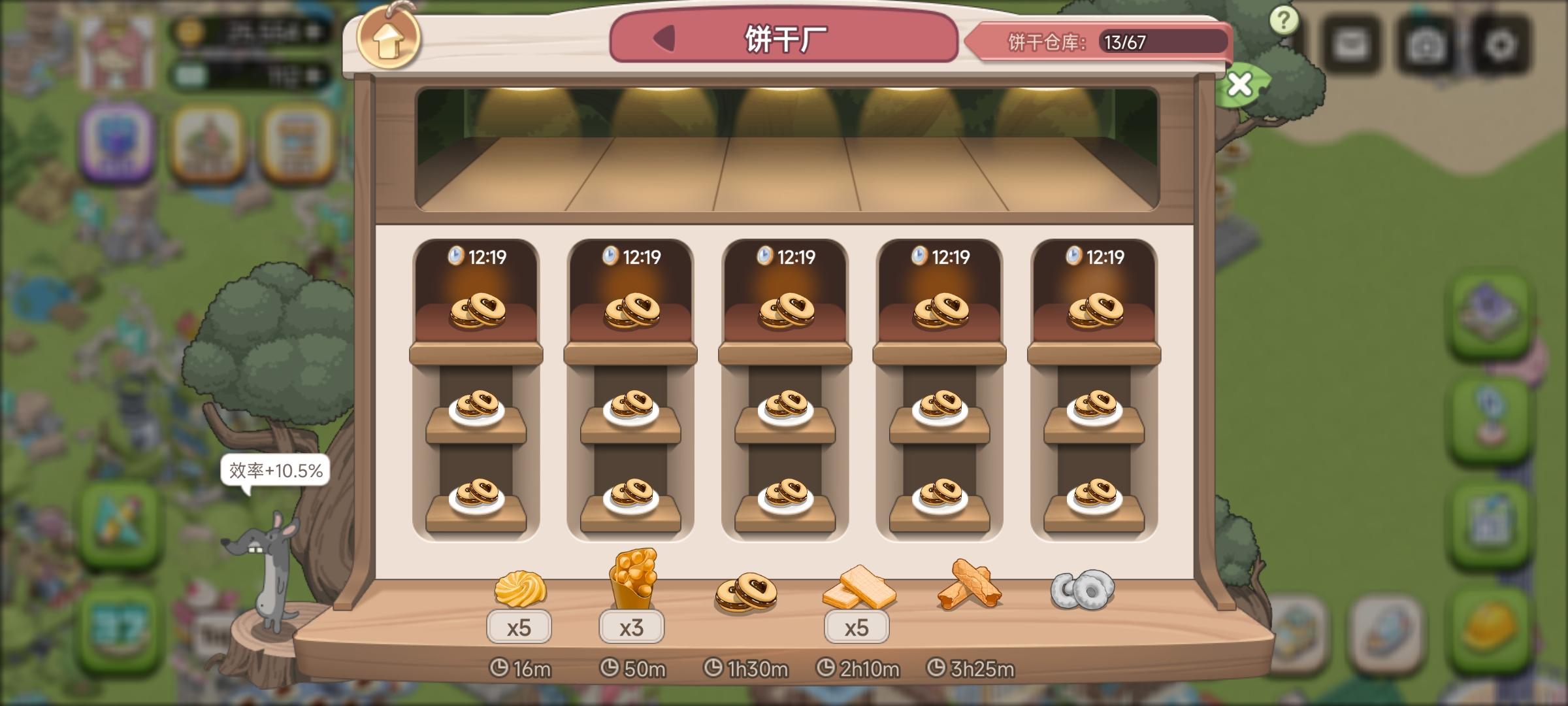1568x706 pixels.
Task: Close the cookie factory with the X leaf button
Action: point(1239,85)
